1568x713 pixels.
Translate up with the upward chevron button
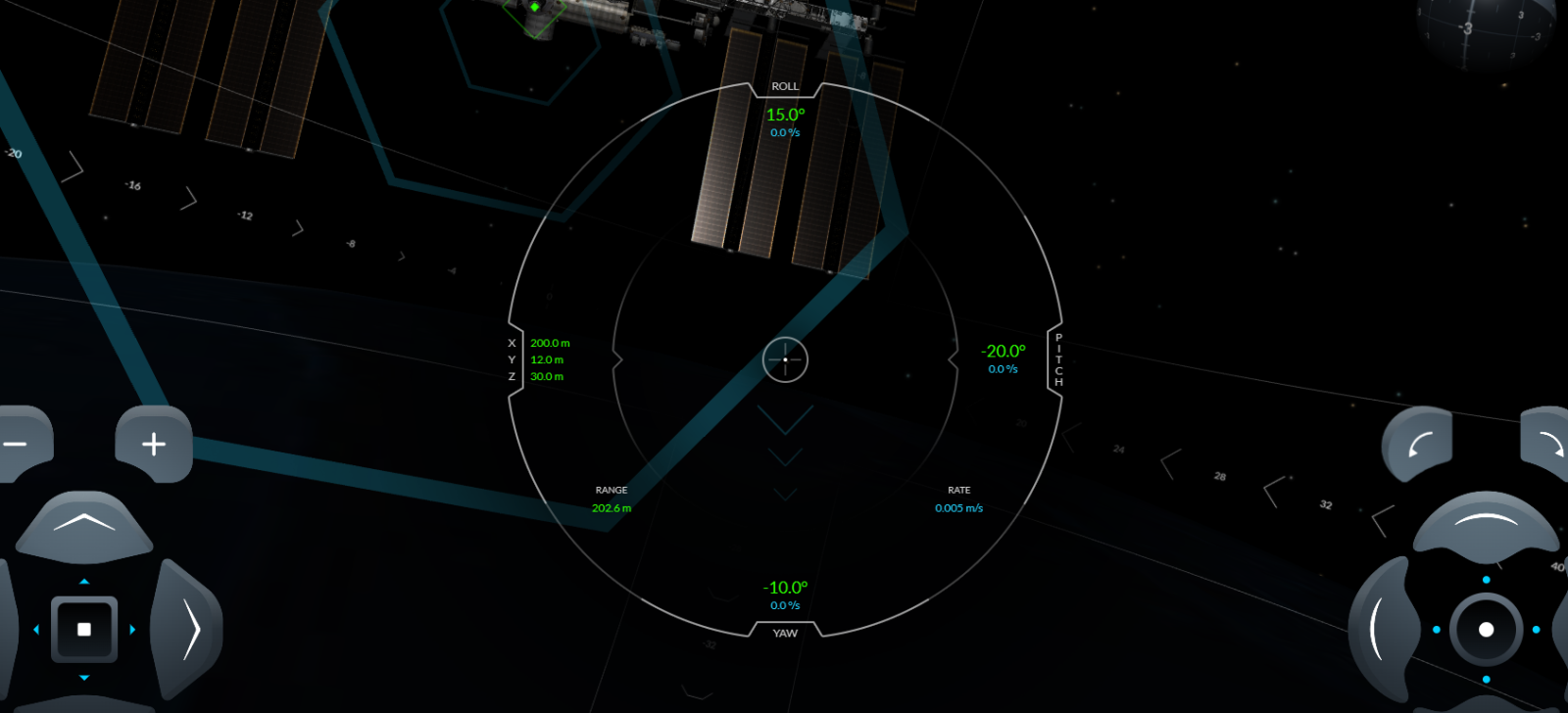(x=84, y=525)
